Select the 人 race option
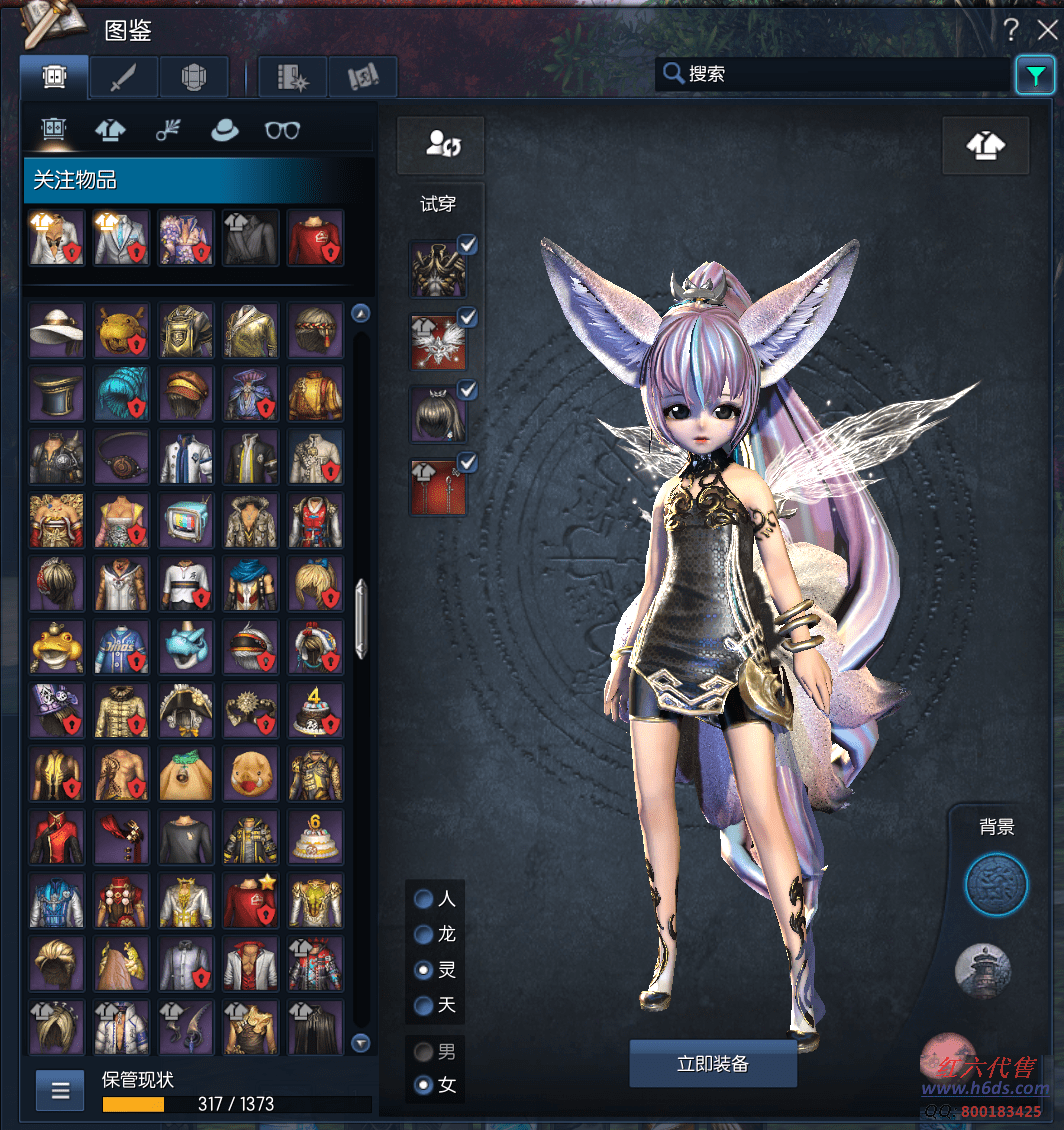1064x1130 pixels. point(424,899)
